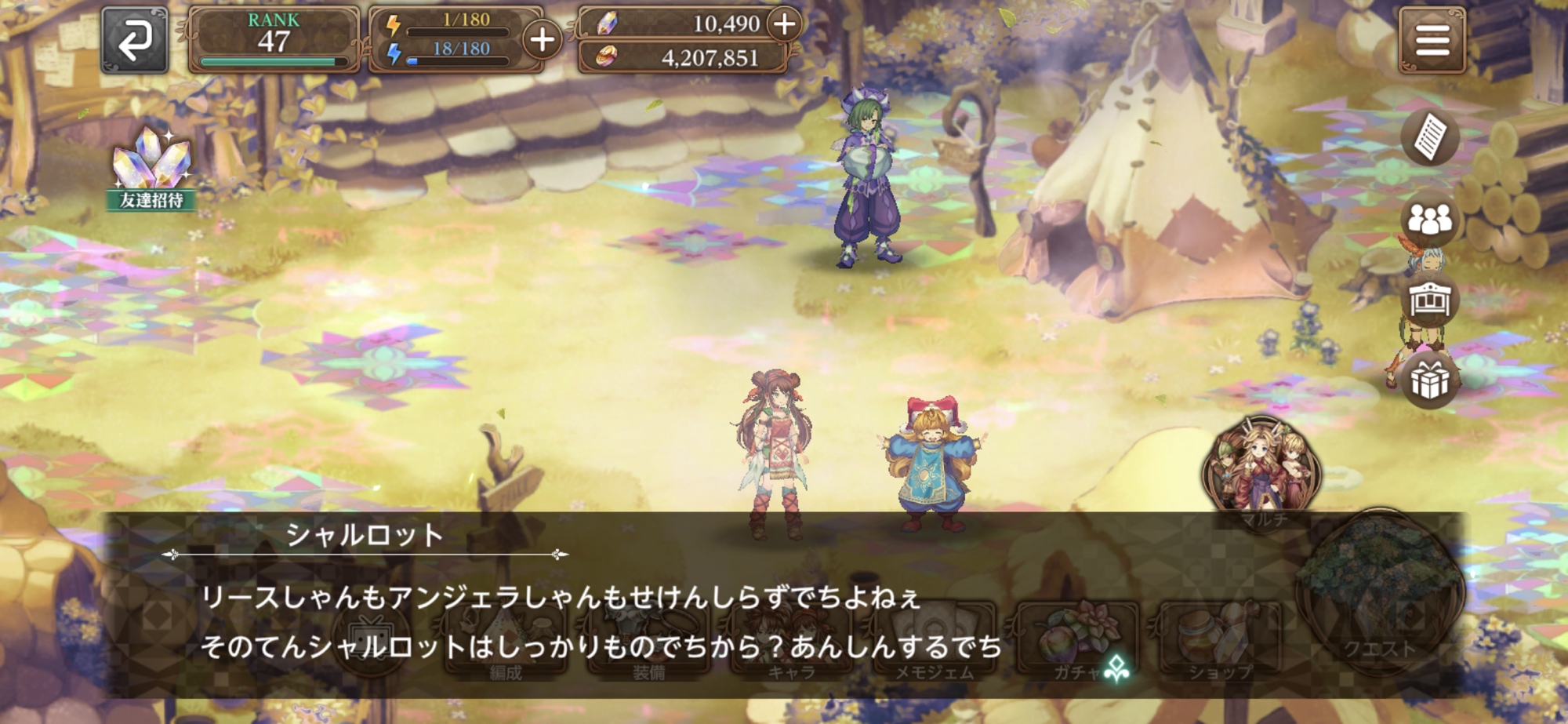Open the gift box present icon
The height and width of the screenshot is (724, 1568).
pos(1429,381)
